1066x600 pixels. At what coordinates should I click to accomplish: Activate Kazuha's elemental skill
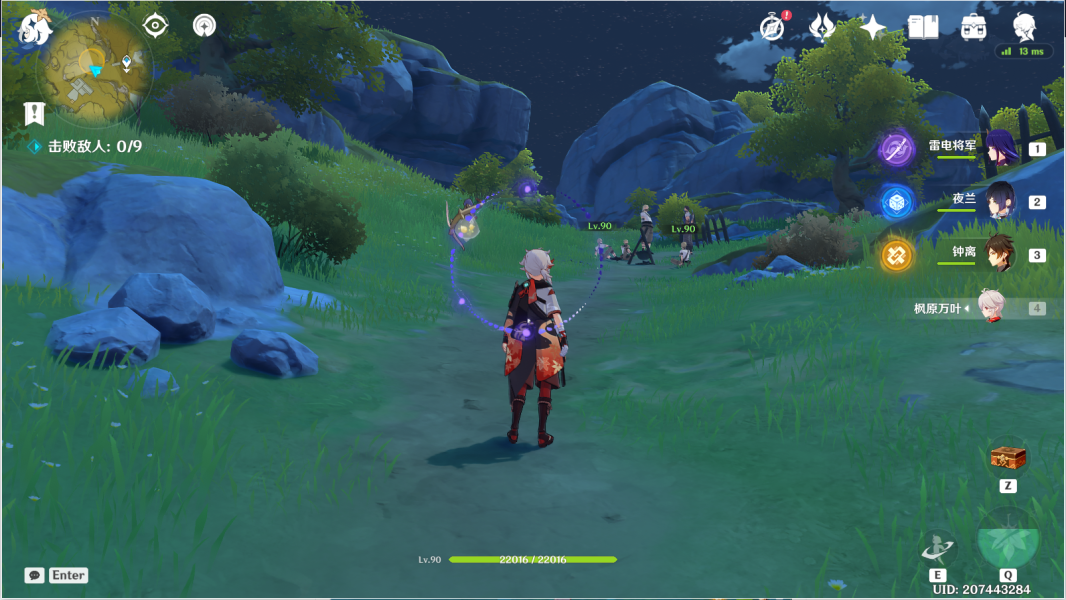point(938,546)
